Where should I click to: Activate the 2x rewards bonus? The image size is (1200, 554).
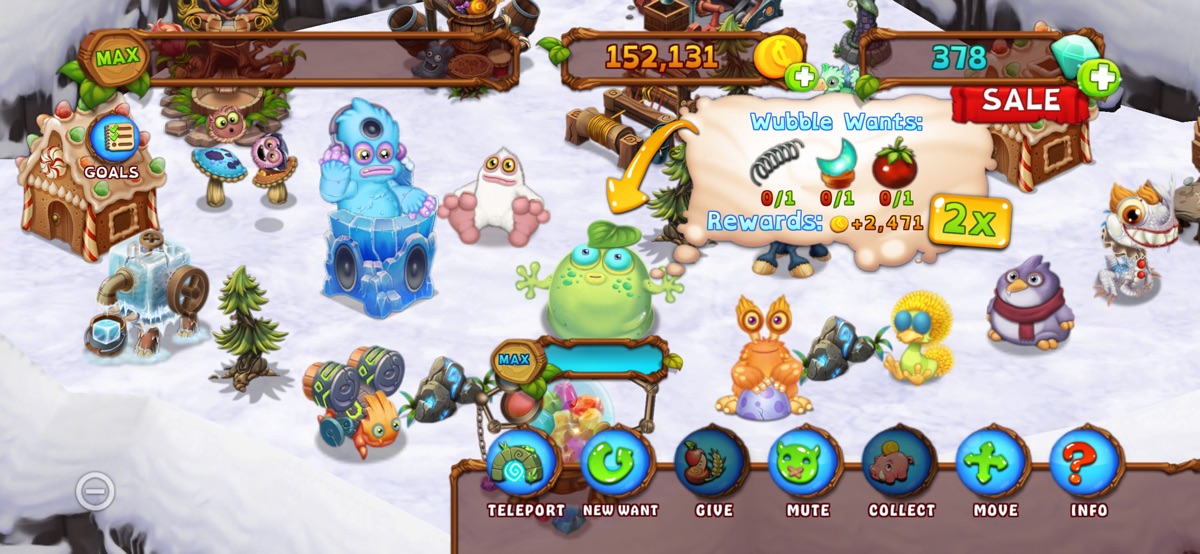click(x=969, y=221)
